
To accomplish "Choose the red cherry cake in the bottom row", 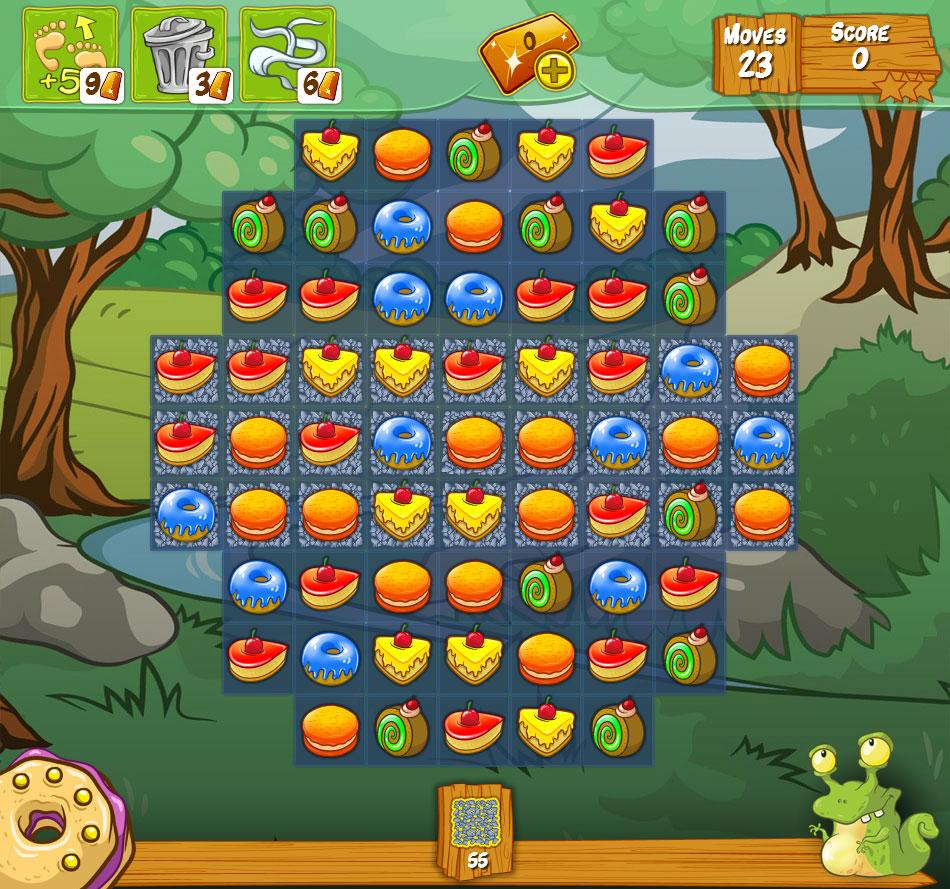I will (x=474, y=729).
